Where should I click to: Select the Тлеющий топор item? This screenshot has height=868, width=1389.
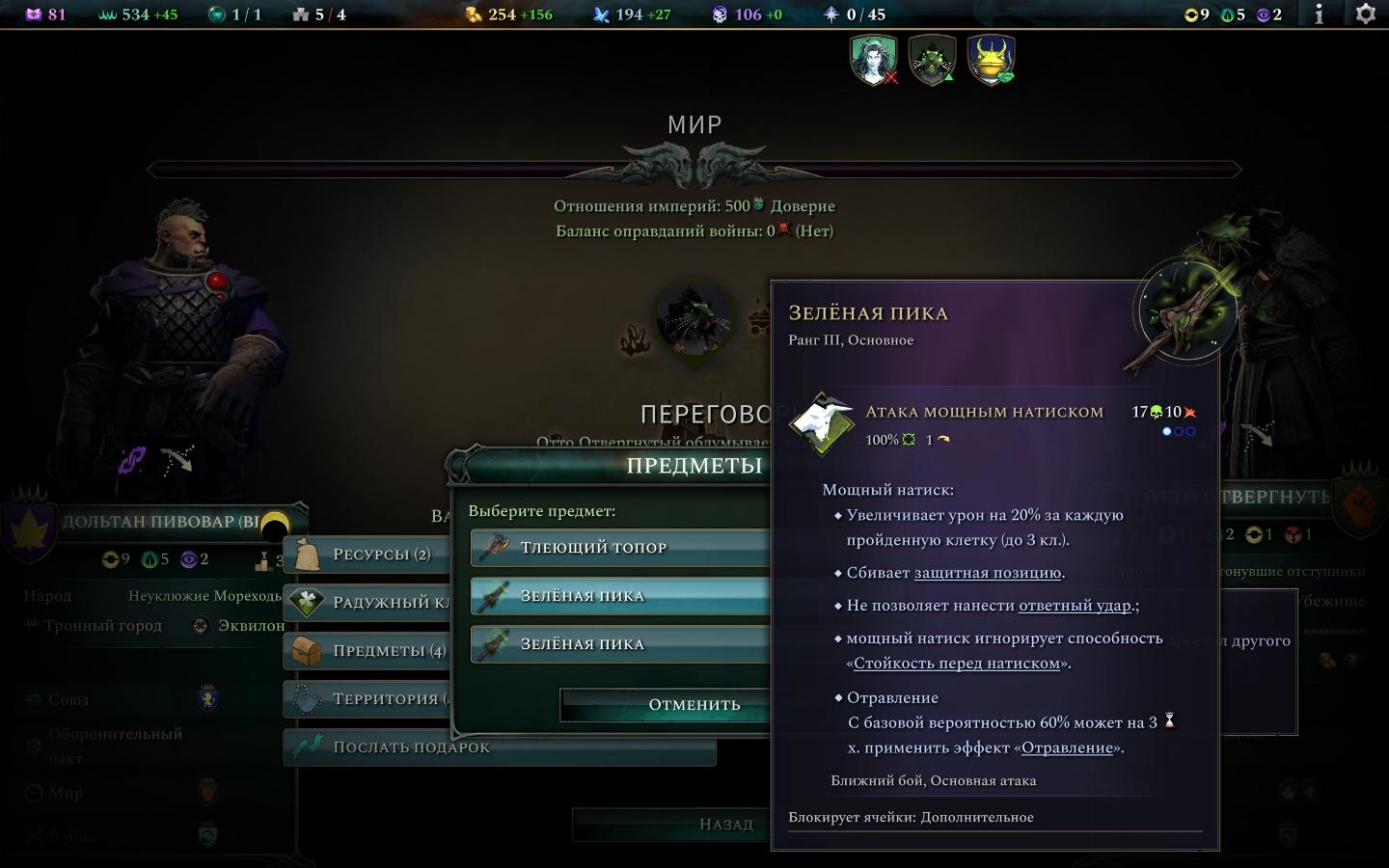tap(617, 548)
